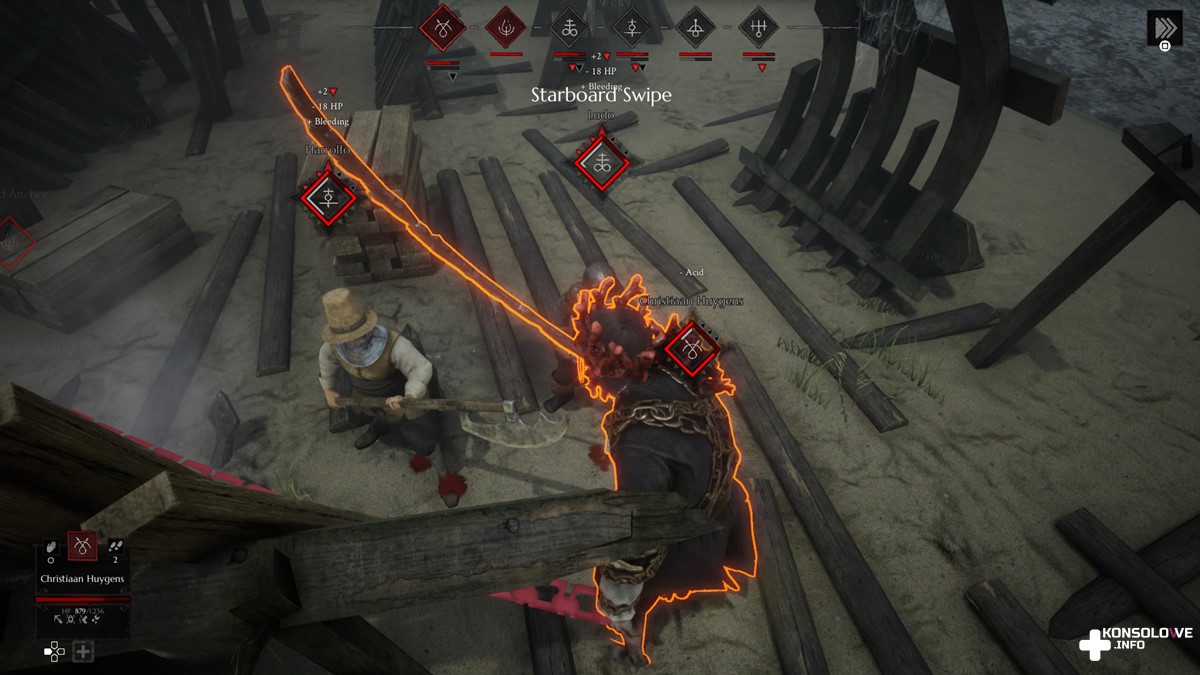Viewport: 1200px width, 675px height.
Task: Select the circle-under-arc turn-order icon
Action: [695, 27]
